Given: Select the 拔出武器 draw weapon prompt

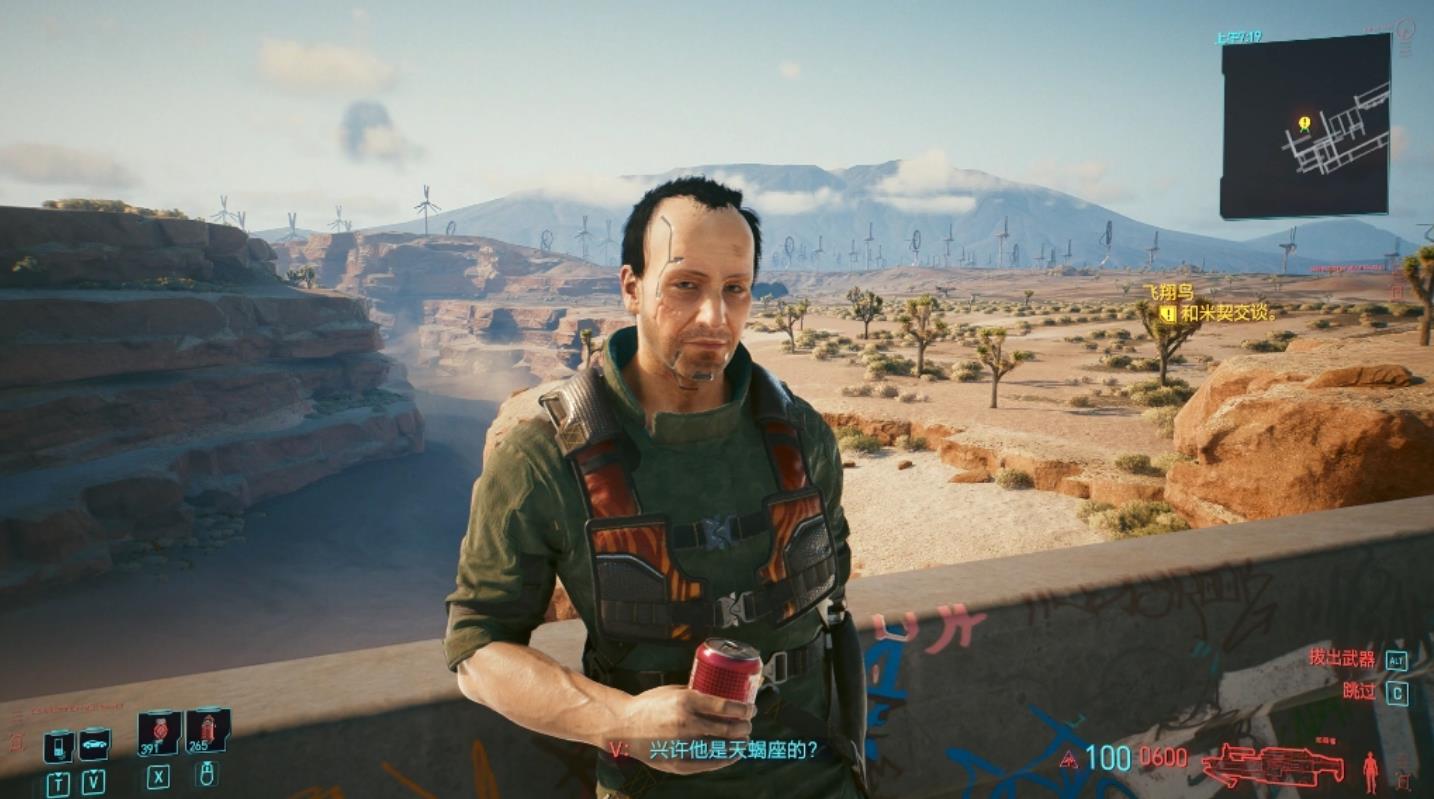Looking at the screenshot, I should click(x=1342, y=659).
